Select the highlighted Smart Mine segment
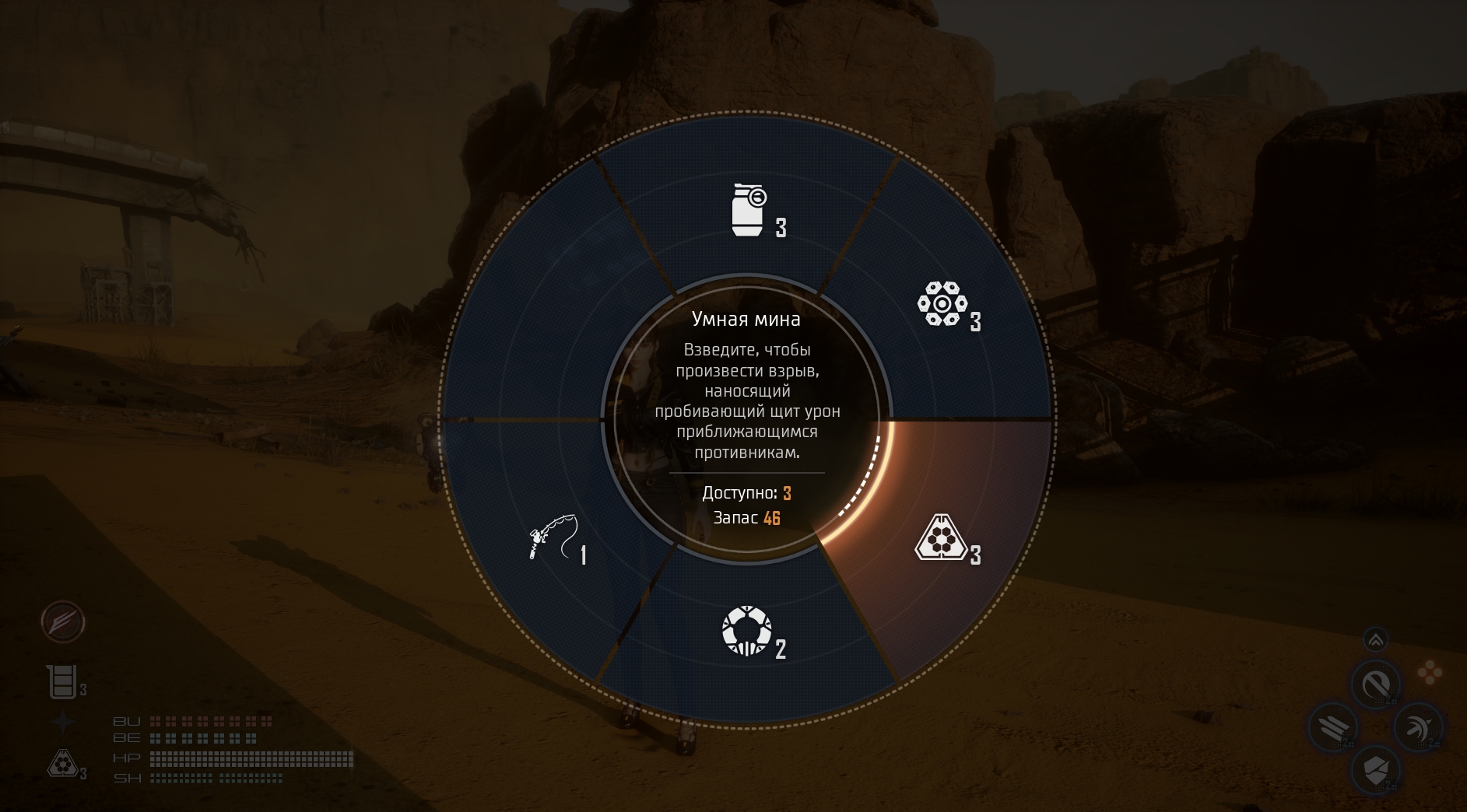Screen dimensions: 1467x812 point(943,537)
